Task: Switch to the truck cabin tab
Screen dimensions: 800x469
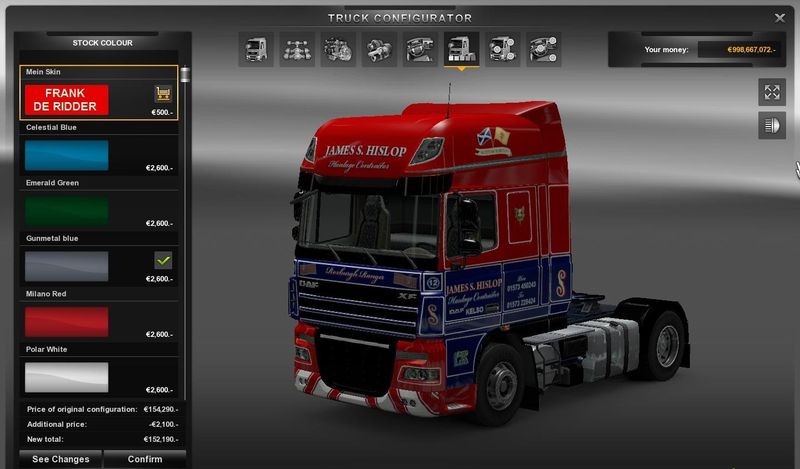Action: point(256,49)
